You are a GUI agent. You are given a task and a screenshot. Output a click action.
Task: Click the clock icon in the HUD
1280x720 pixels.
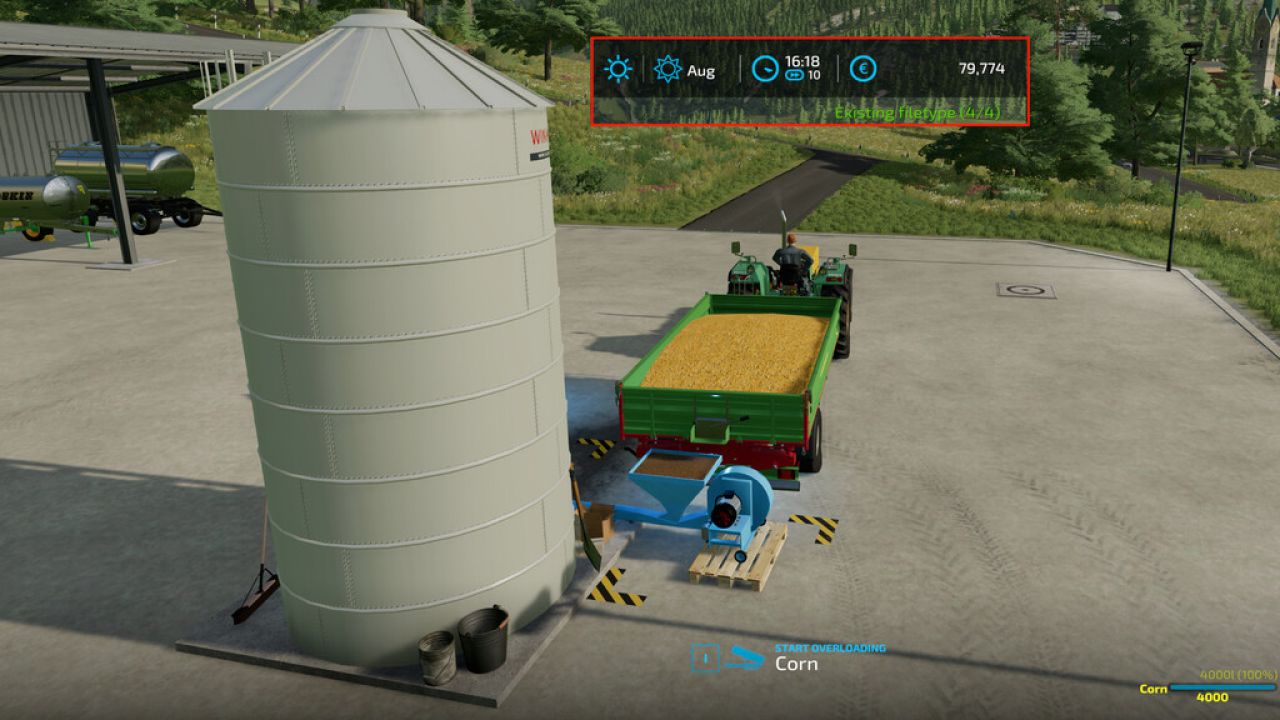765,70
